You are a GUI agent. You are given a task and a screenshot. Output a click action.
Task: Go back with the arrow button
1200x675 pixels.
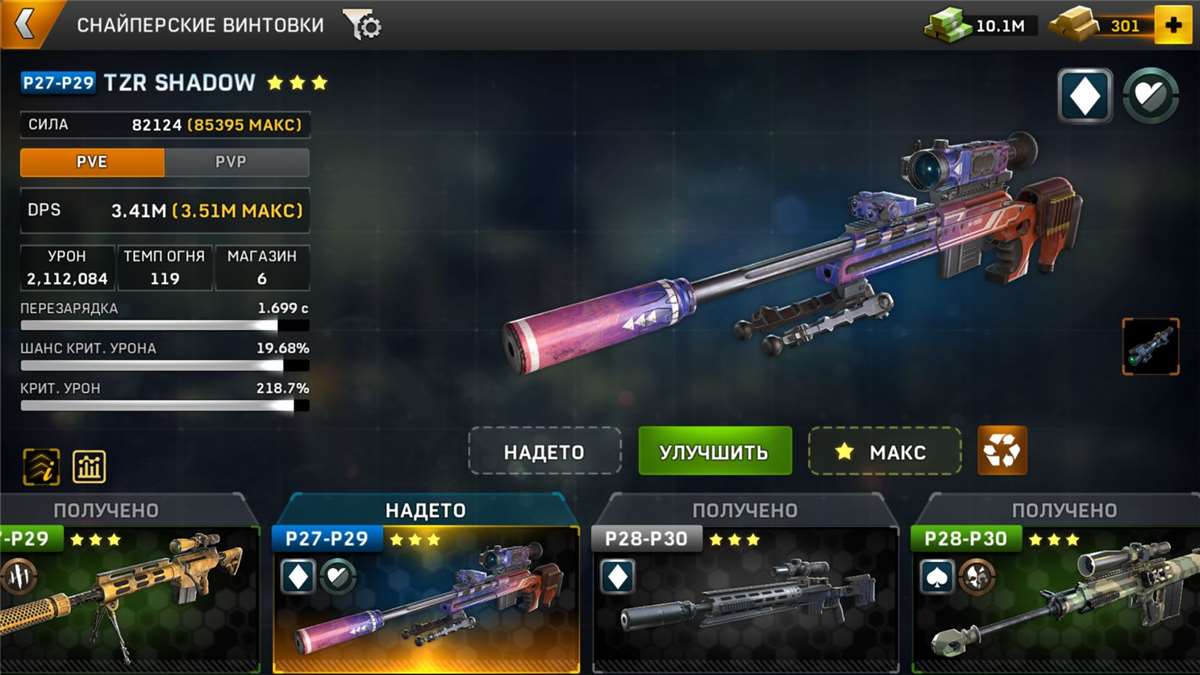pos(24,24)
